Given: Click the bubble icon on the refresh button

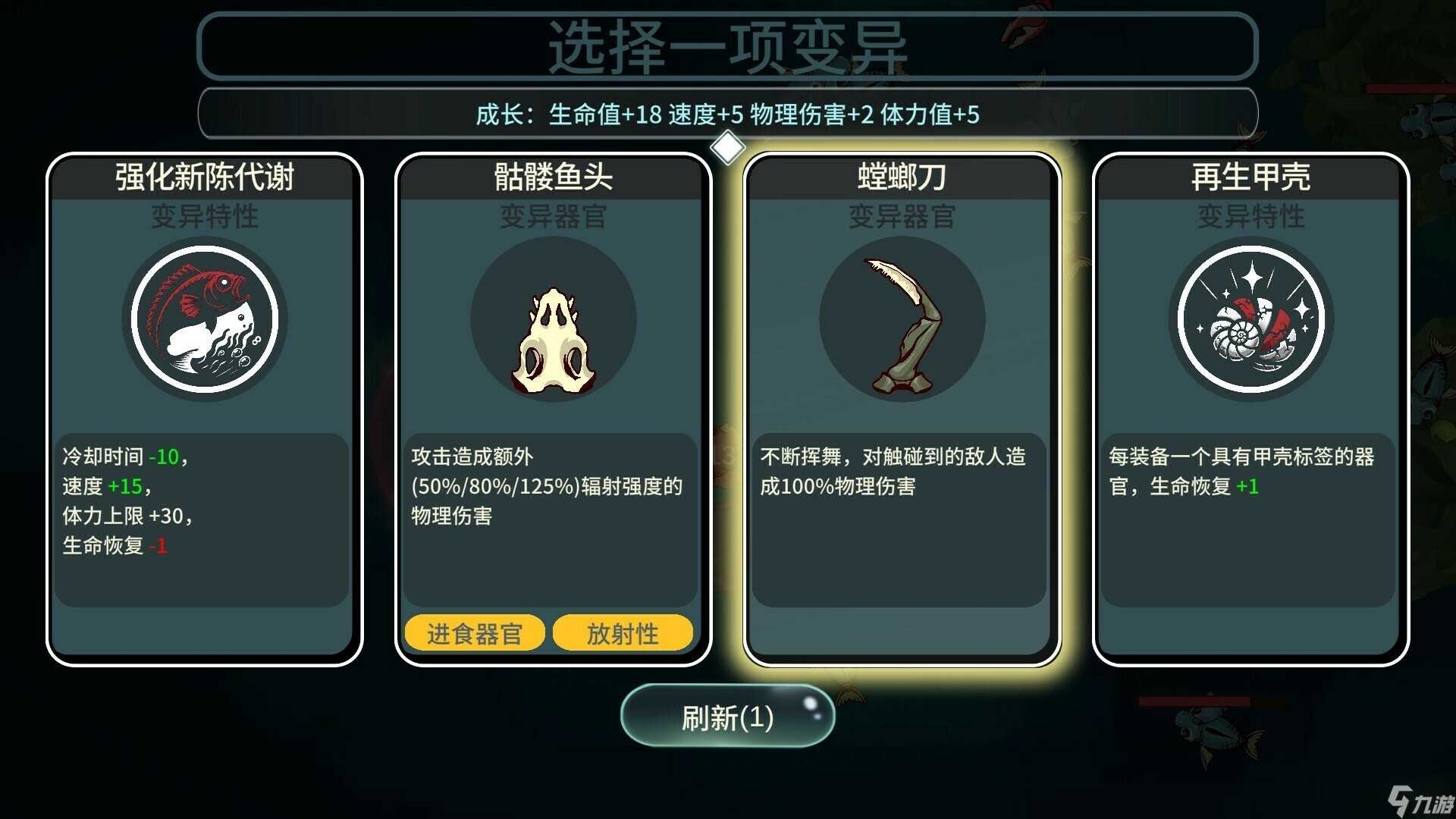Looking at the screenshot, I should pos(810,702).
